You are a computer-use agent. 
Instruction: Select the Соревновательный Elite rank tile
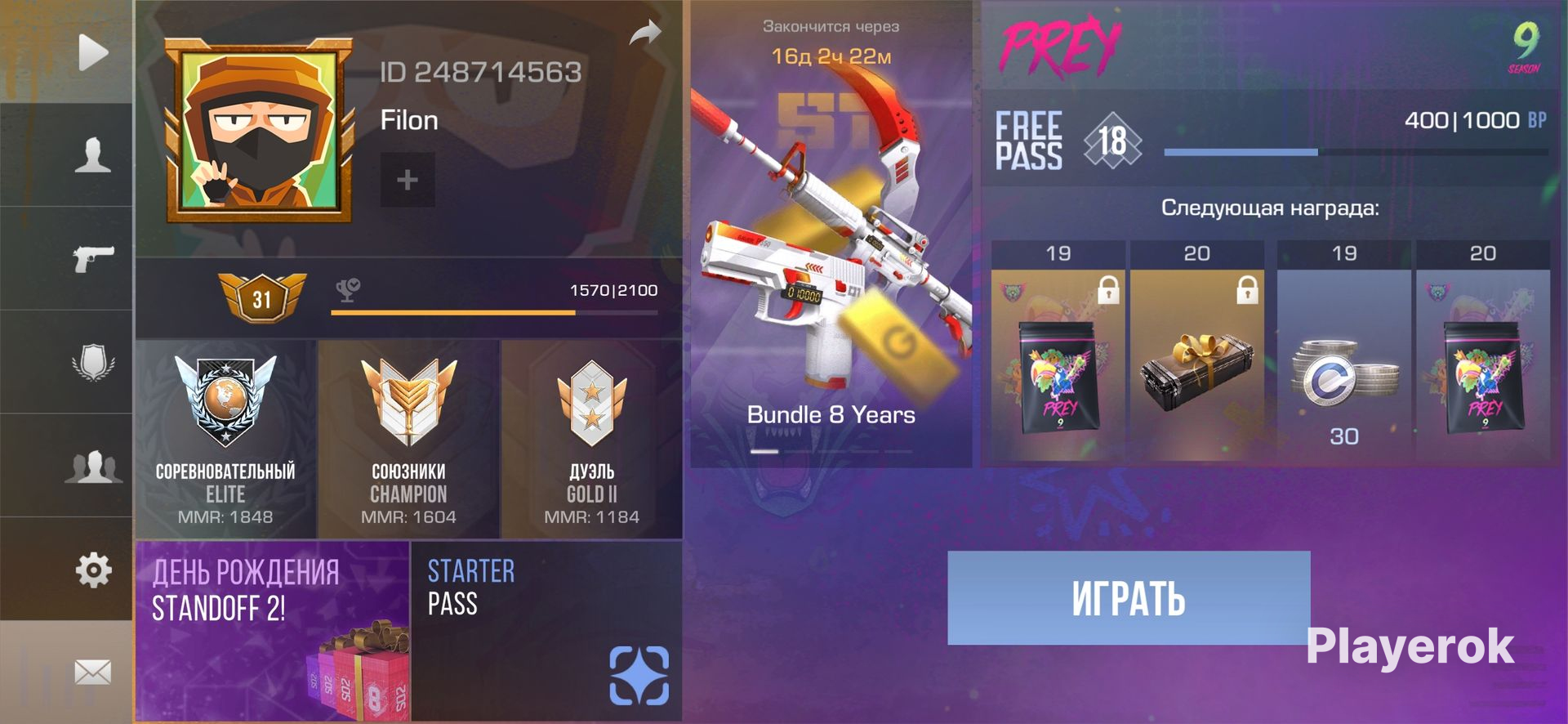[225, 440]
